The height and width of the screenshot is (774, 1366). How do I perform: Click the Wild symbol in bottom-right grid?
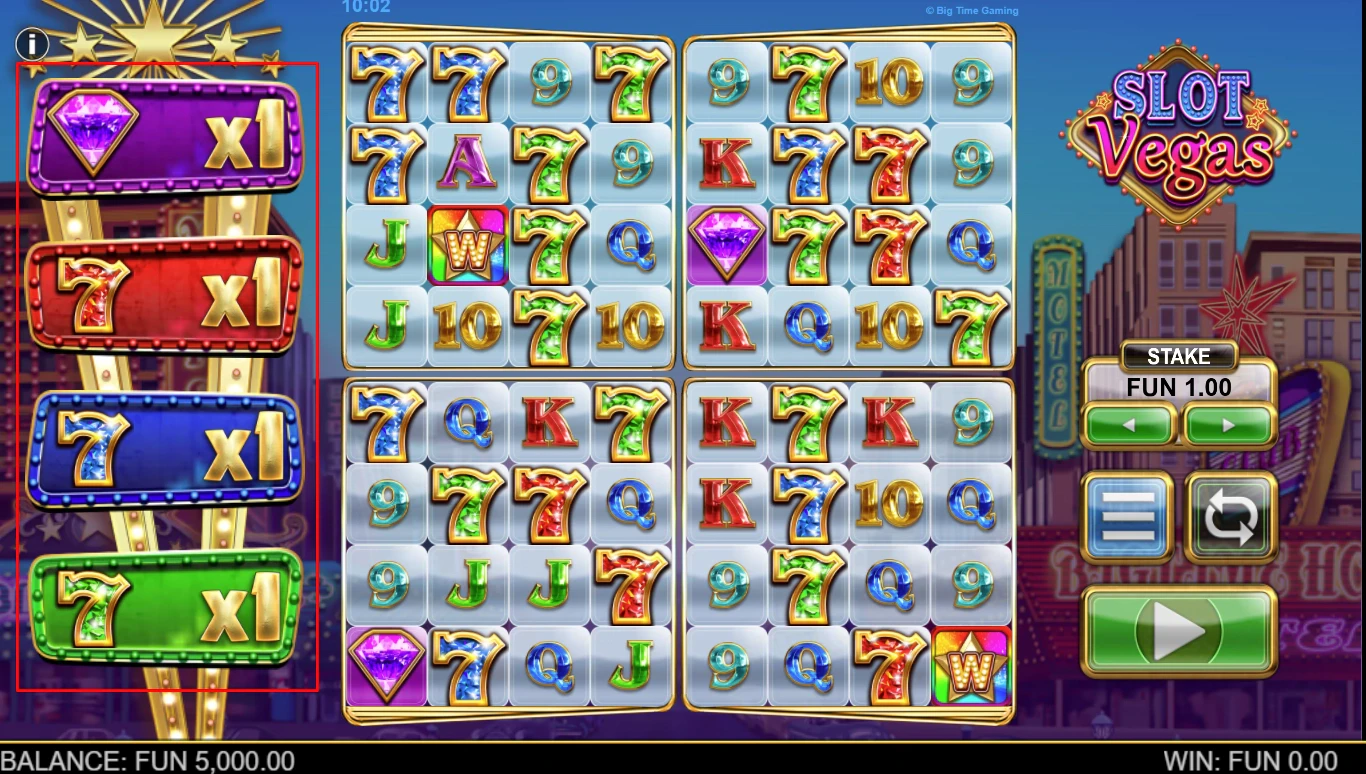[973, 664]
